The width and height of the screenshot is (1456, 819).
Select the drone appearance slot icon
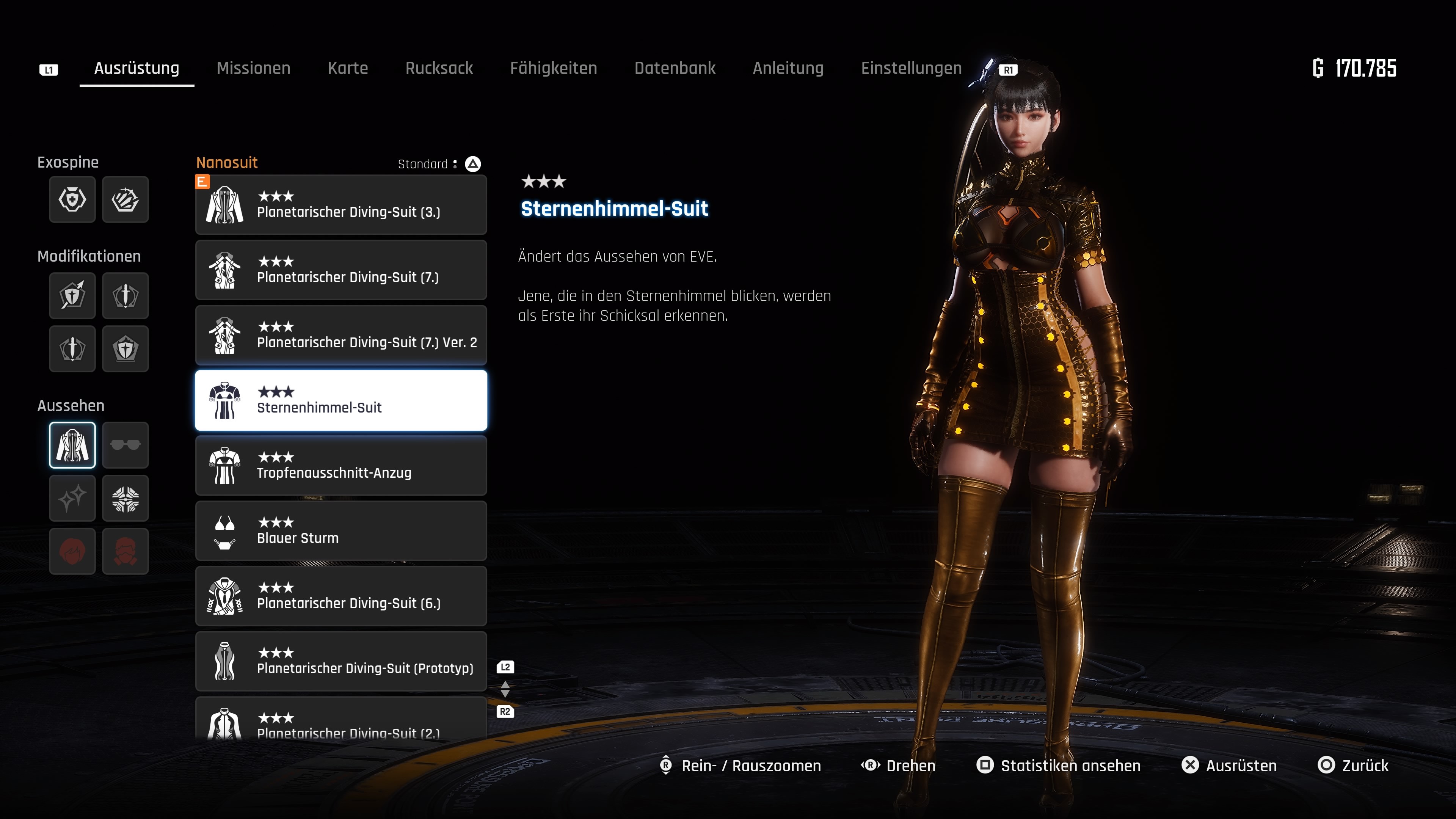pos(126,498)
